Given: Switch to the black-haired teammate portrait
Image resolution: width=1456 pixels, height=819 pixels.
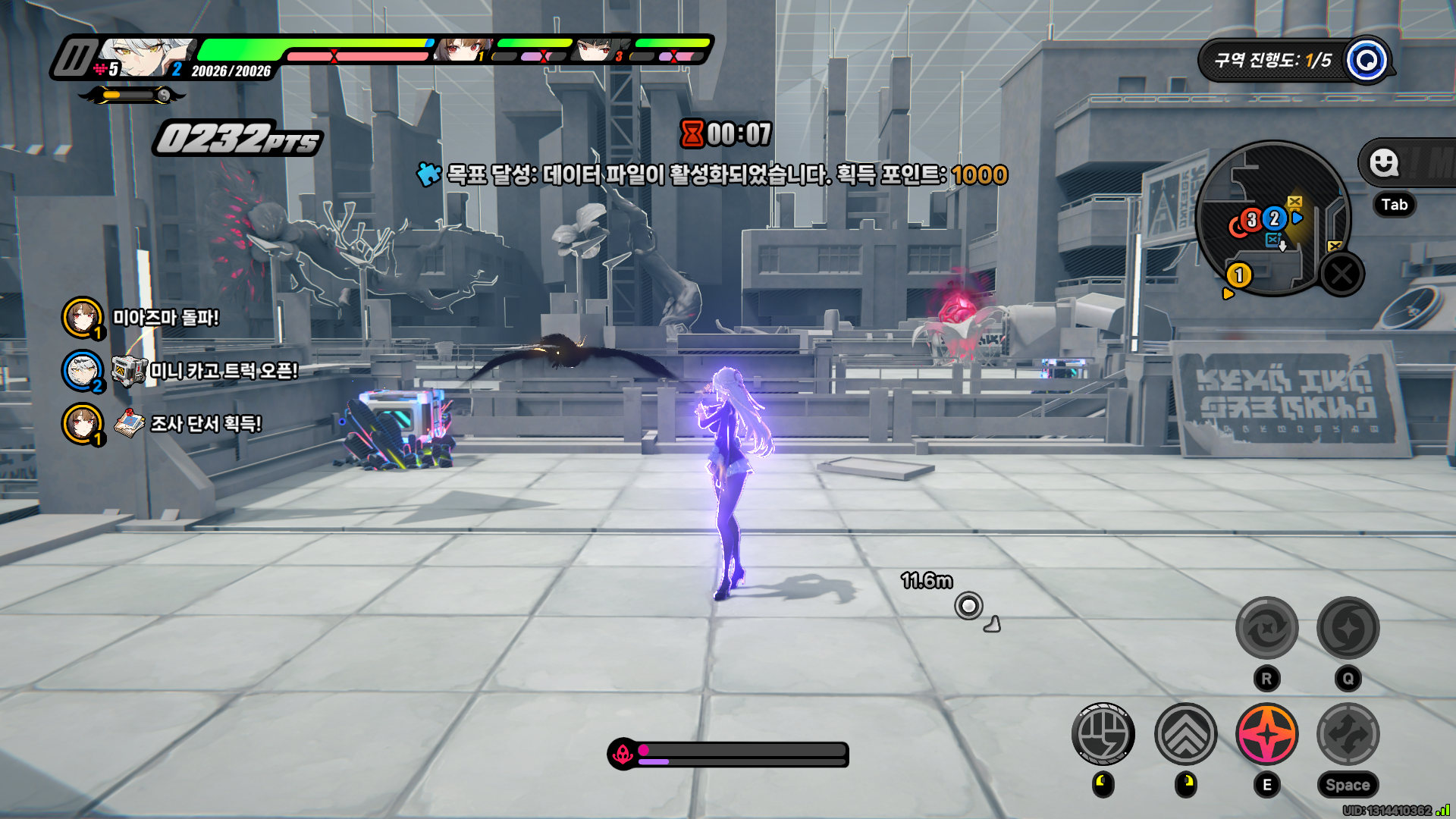Looking at the screenshot, I should [595, 51].
